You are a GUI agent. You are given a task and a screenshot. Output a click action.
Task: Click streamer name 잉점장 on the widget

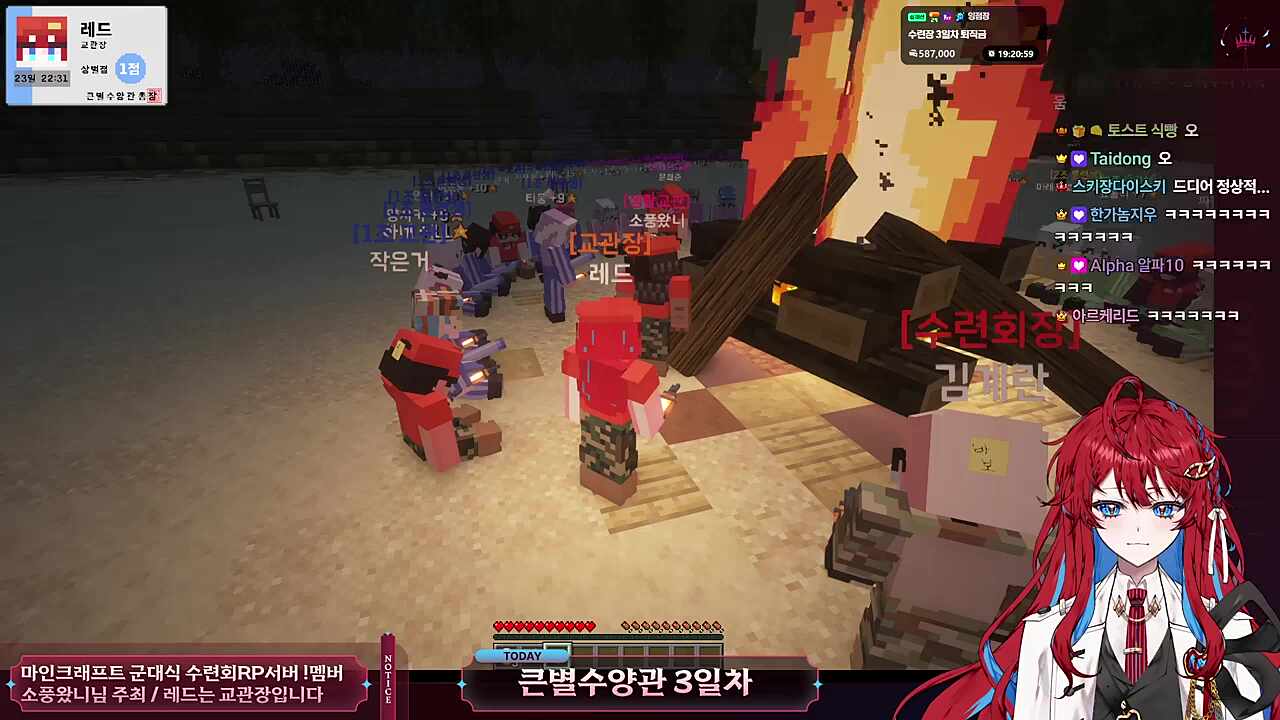click(980, 16)
